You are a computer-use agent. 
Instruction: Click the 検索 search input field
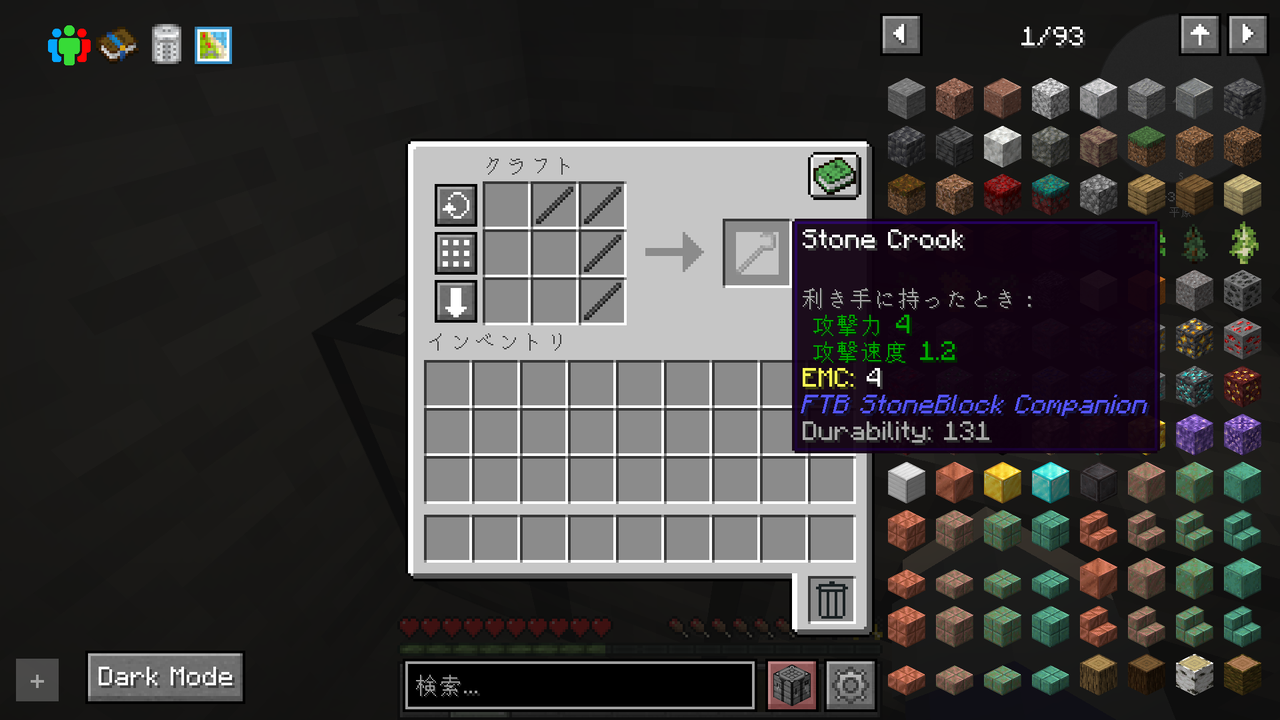[x=580, y=685]
